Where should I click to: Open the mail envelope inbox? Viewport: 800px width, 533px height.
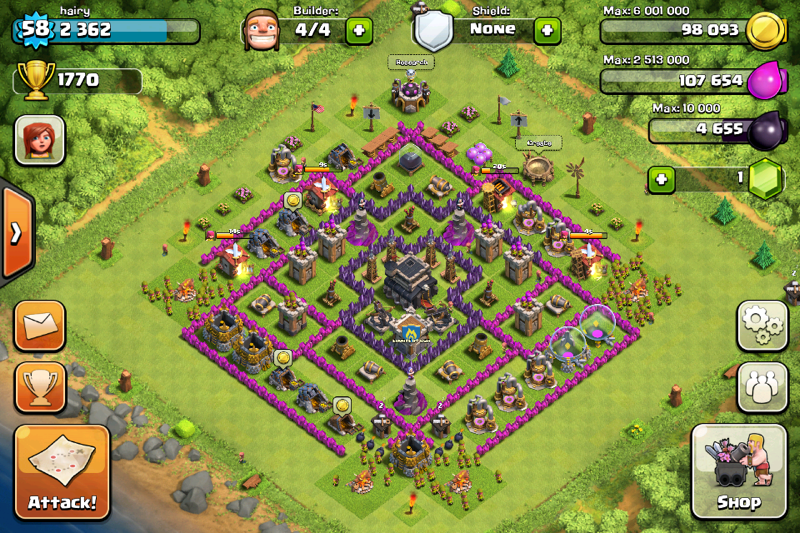(41, 325)
